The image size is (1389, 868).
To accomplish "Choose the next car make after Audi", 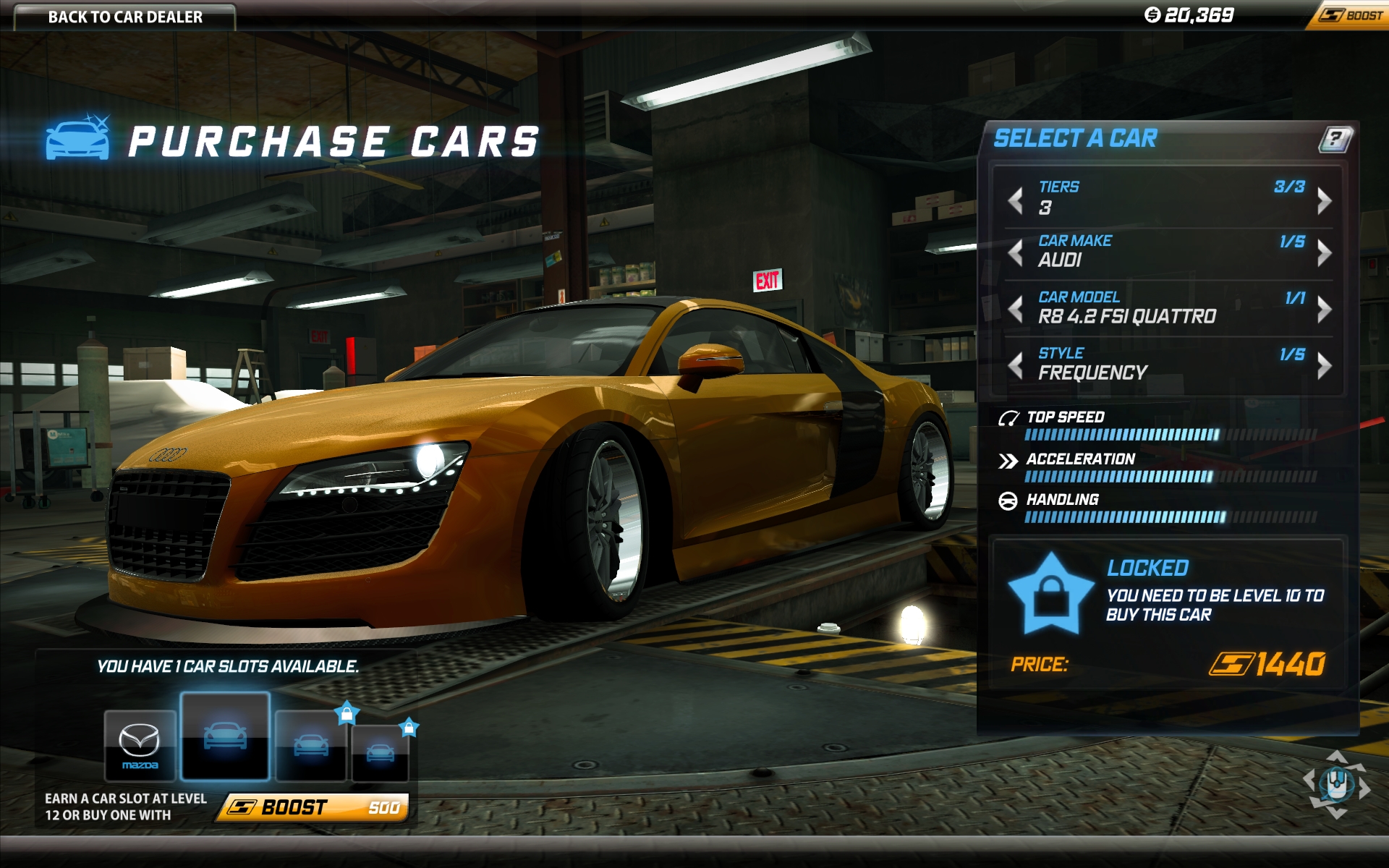I will [x=1324, y=252].
